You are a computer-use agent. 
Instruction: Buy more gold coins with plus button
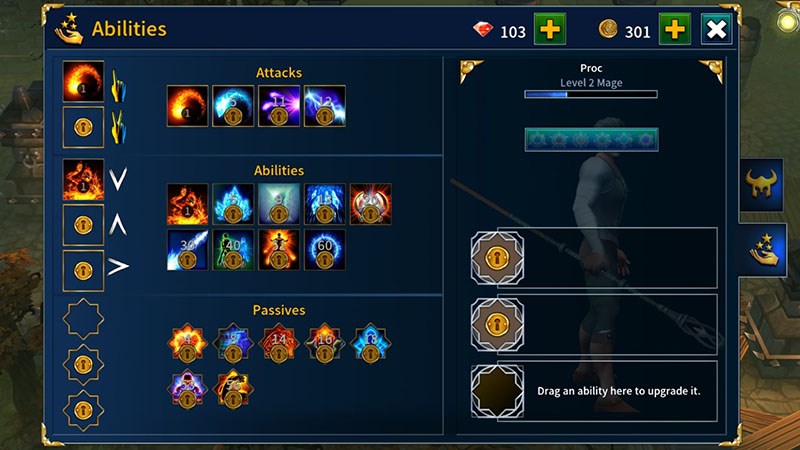coord(674,30)
